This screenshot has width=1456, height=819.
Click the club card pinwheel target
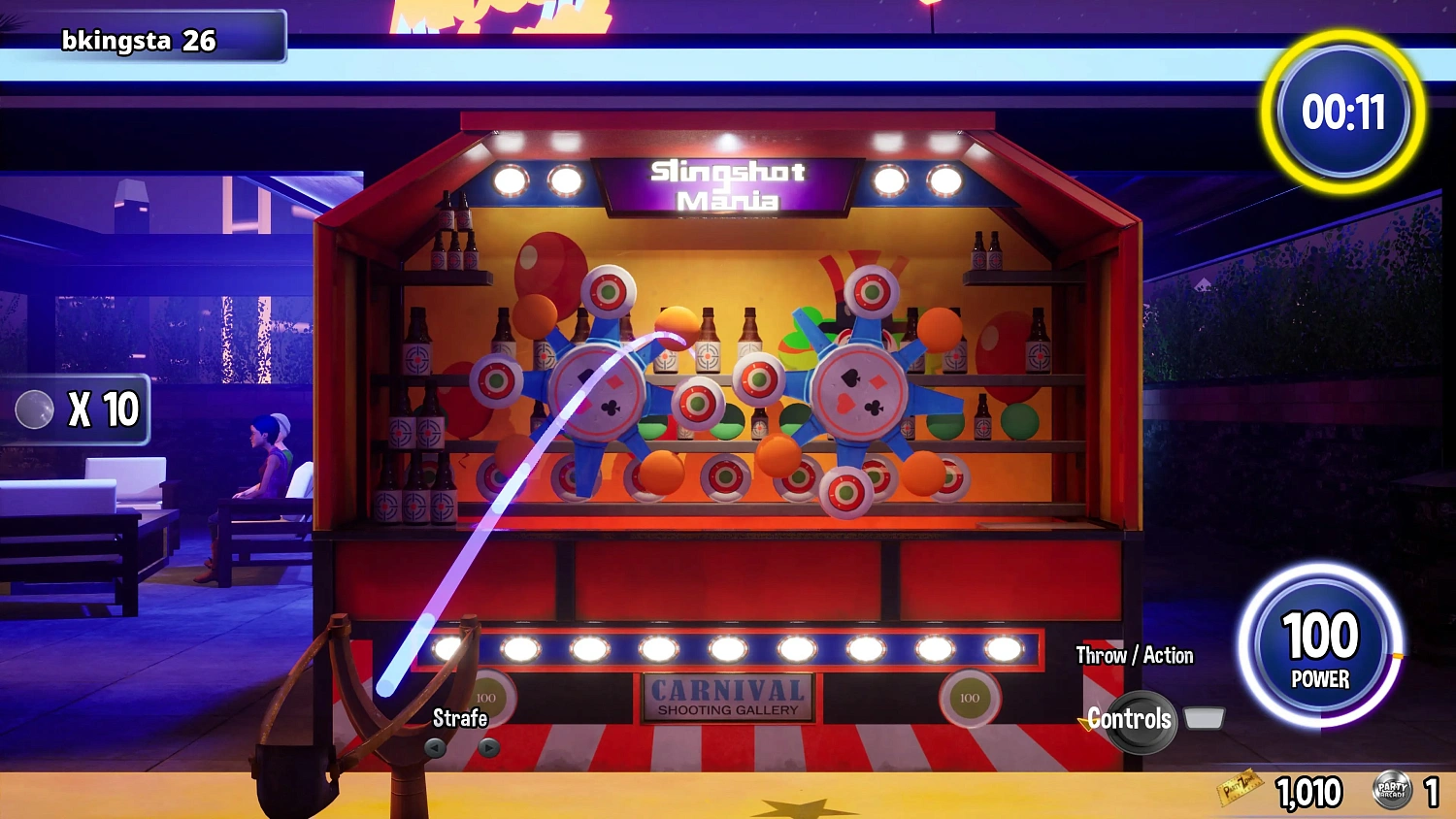[604, 398]
